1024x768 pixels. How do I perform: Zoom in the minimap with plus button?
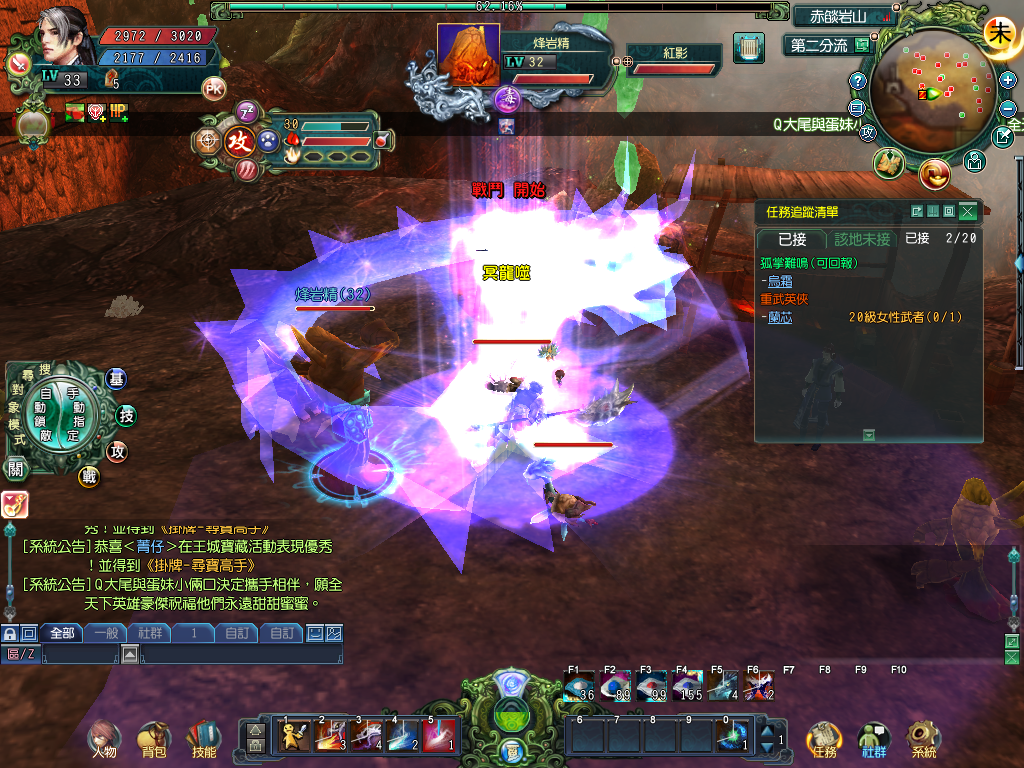(1007, 80)
